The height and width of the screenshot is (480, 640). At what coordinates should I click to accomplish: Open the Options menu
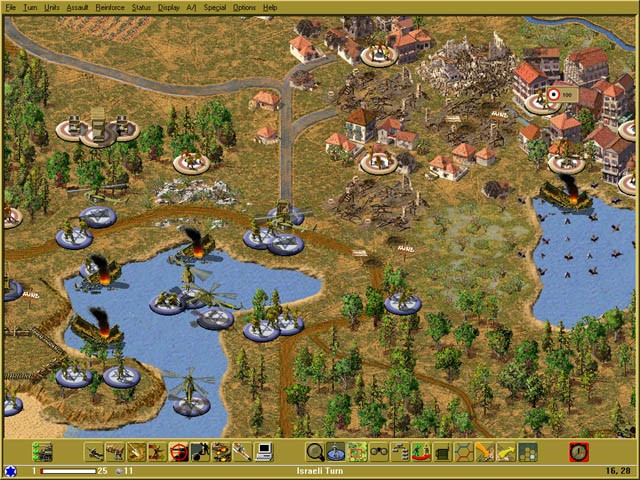point(244,7)
